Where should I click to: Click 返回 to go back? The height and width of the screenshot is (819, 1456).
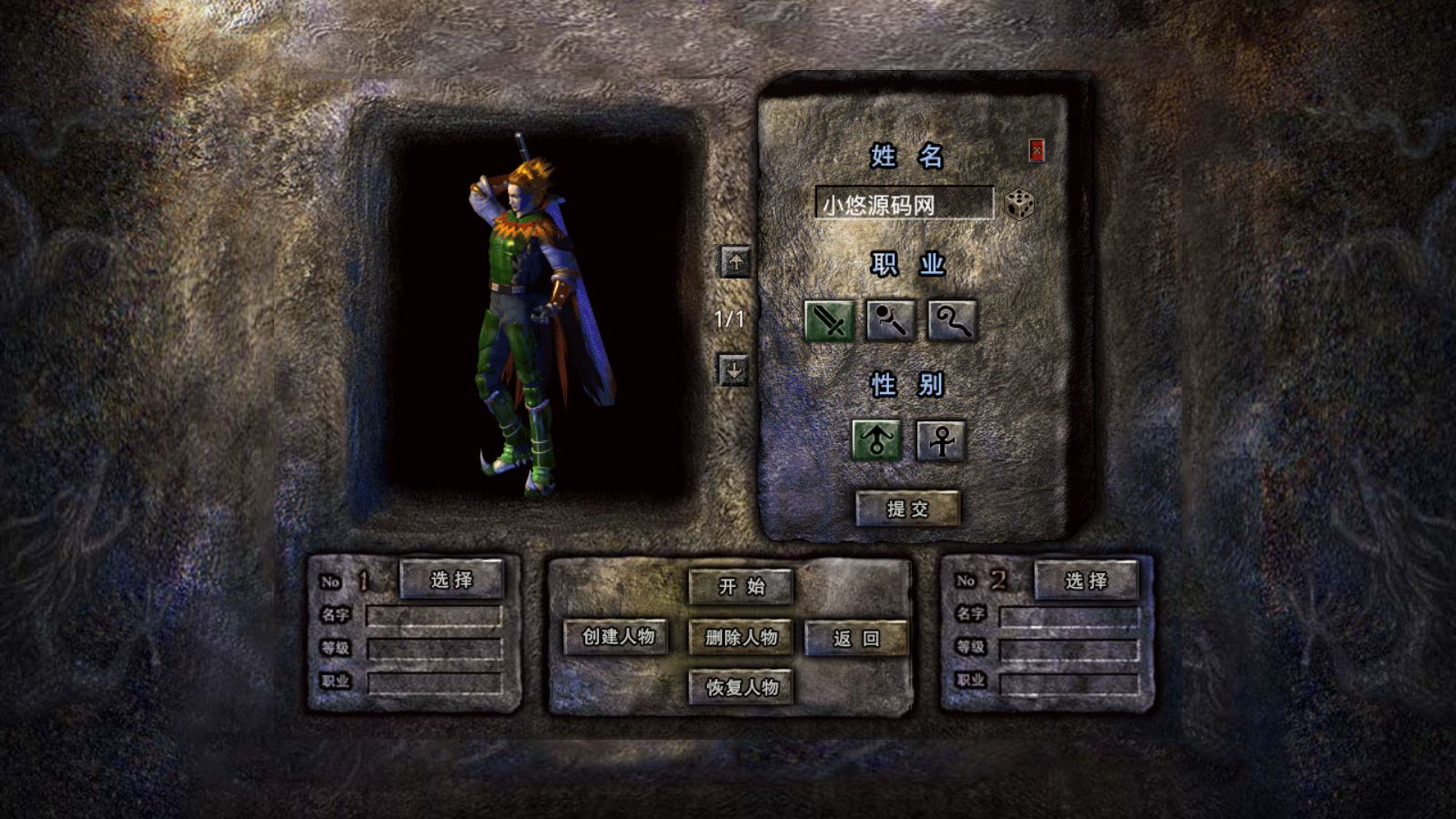click(x=856, y=639)
